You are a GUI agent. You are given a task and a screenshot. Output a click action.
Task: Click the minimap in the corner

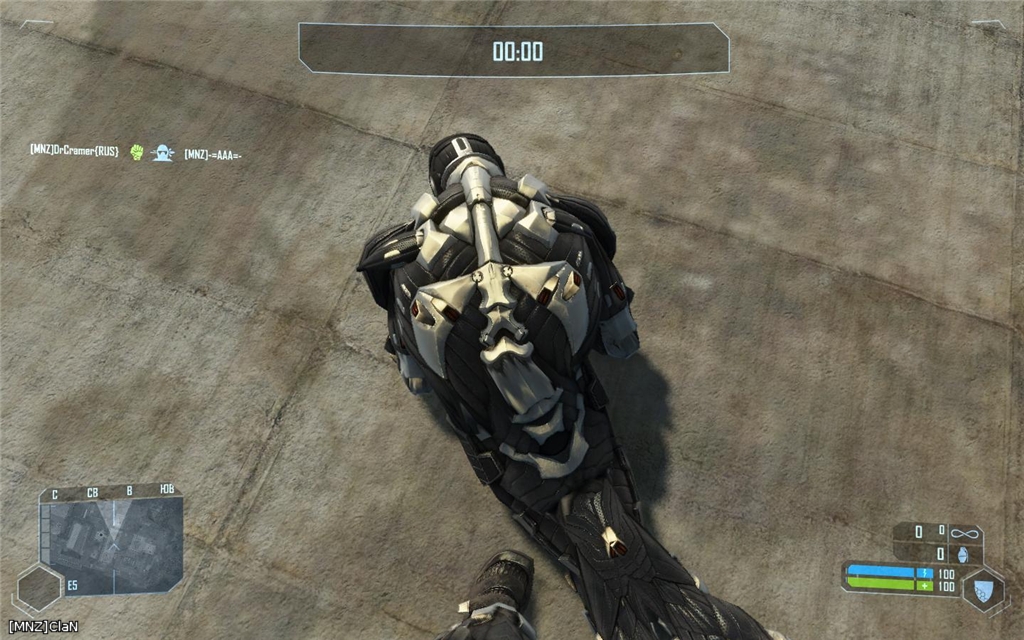point(112,544)
